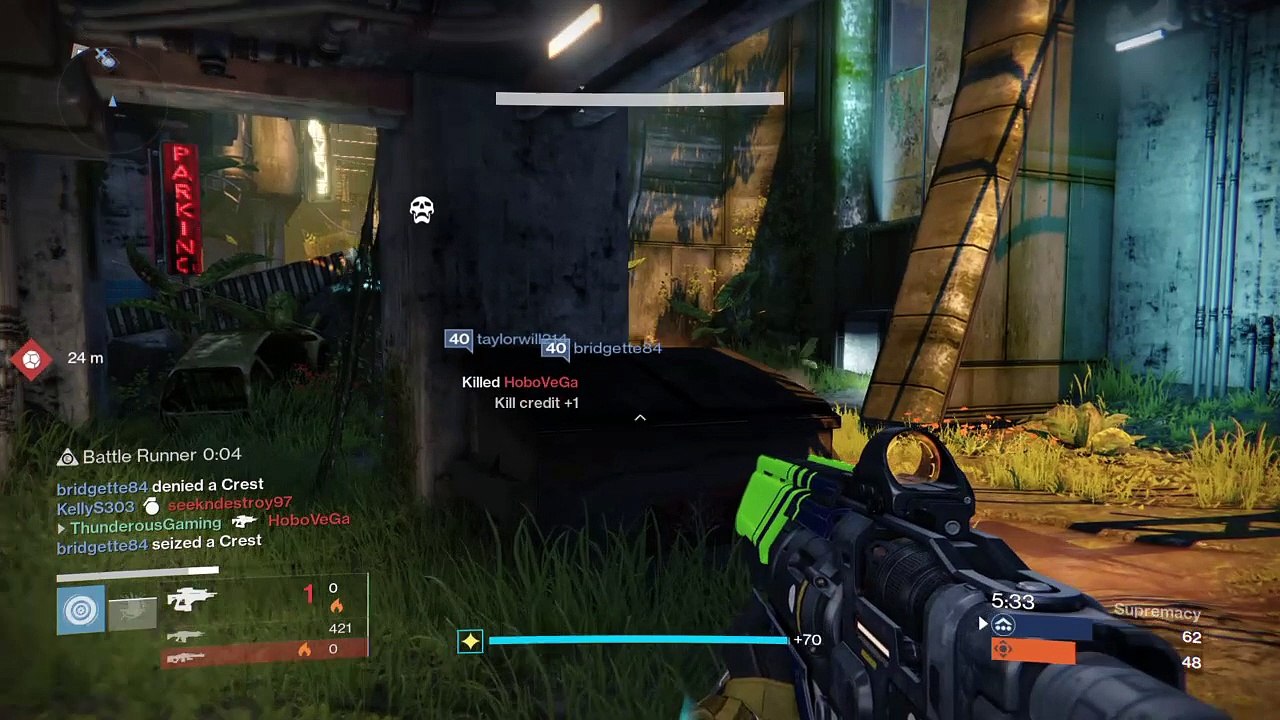The width and height of the screenshot is (1280, 720).
Task: Switch to the special weapon slot
Action: pyautogui.click(x=186, y=635)
